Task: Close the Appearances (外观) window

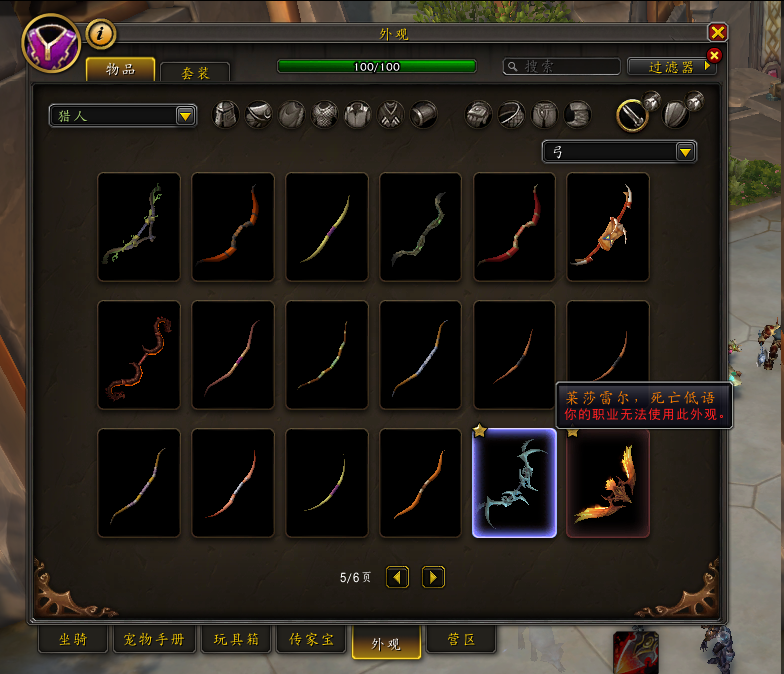Action: [717, 32]
